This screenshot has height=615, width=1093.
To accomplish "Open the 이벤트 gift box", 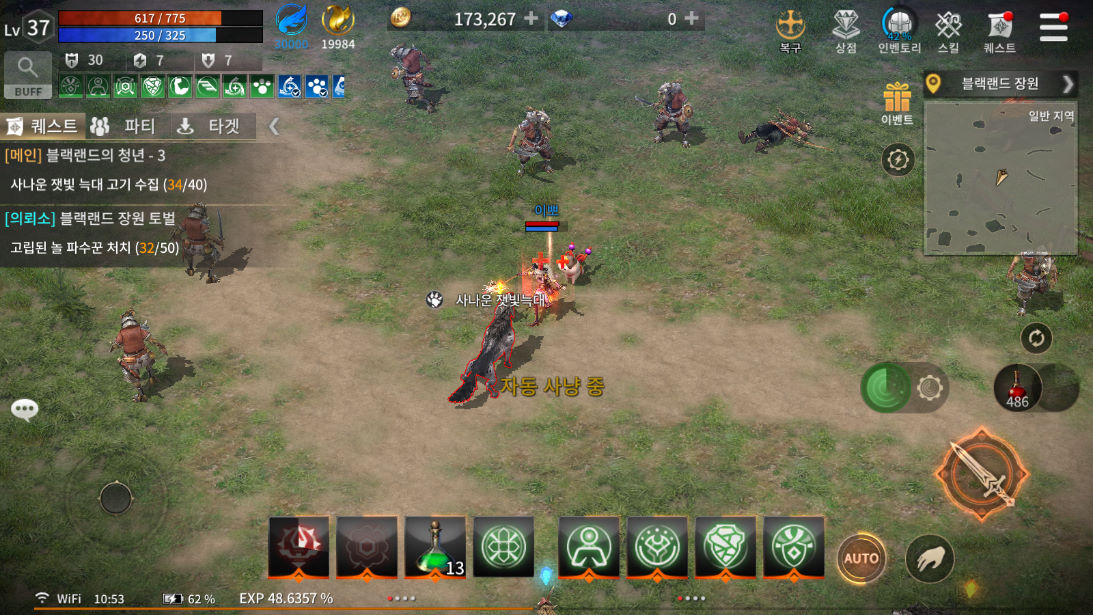I will click(x=897, y=102).
